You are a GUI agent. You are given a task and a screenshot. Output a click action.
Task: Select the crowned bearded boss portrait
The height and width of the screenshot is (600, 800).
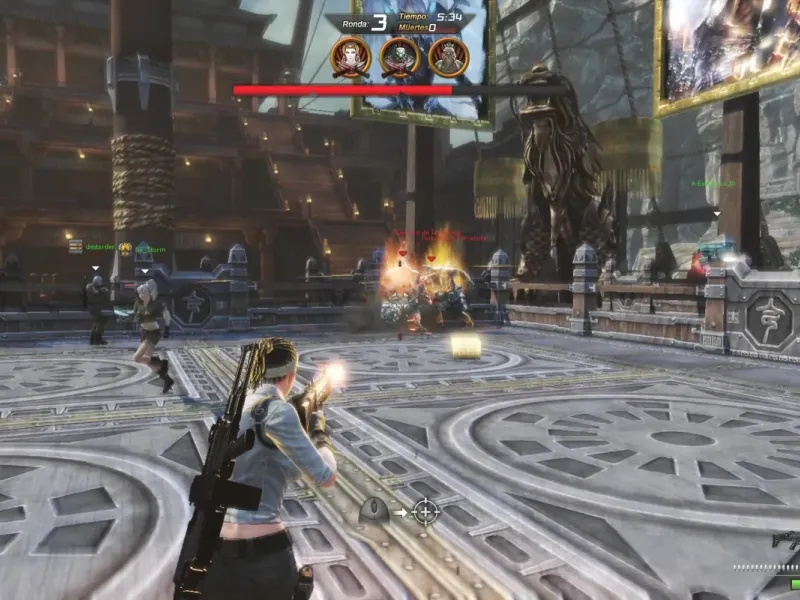(448, 57)
